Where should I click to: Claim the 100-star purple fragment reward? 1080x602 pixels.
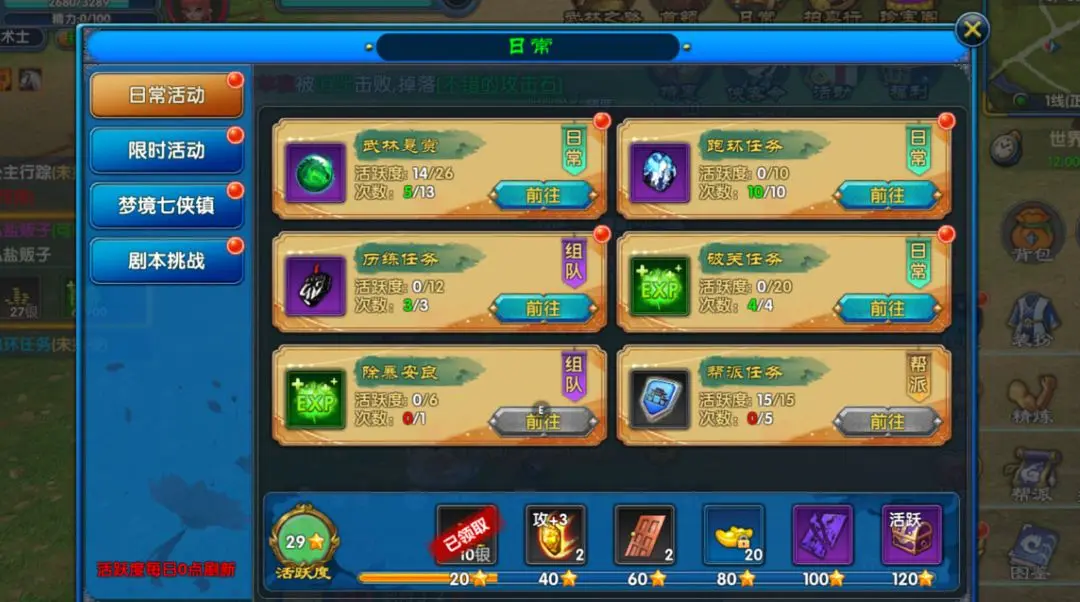coord(822,535)
